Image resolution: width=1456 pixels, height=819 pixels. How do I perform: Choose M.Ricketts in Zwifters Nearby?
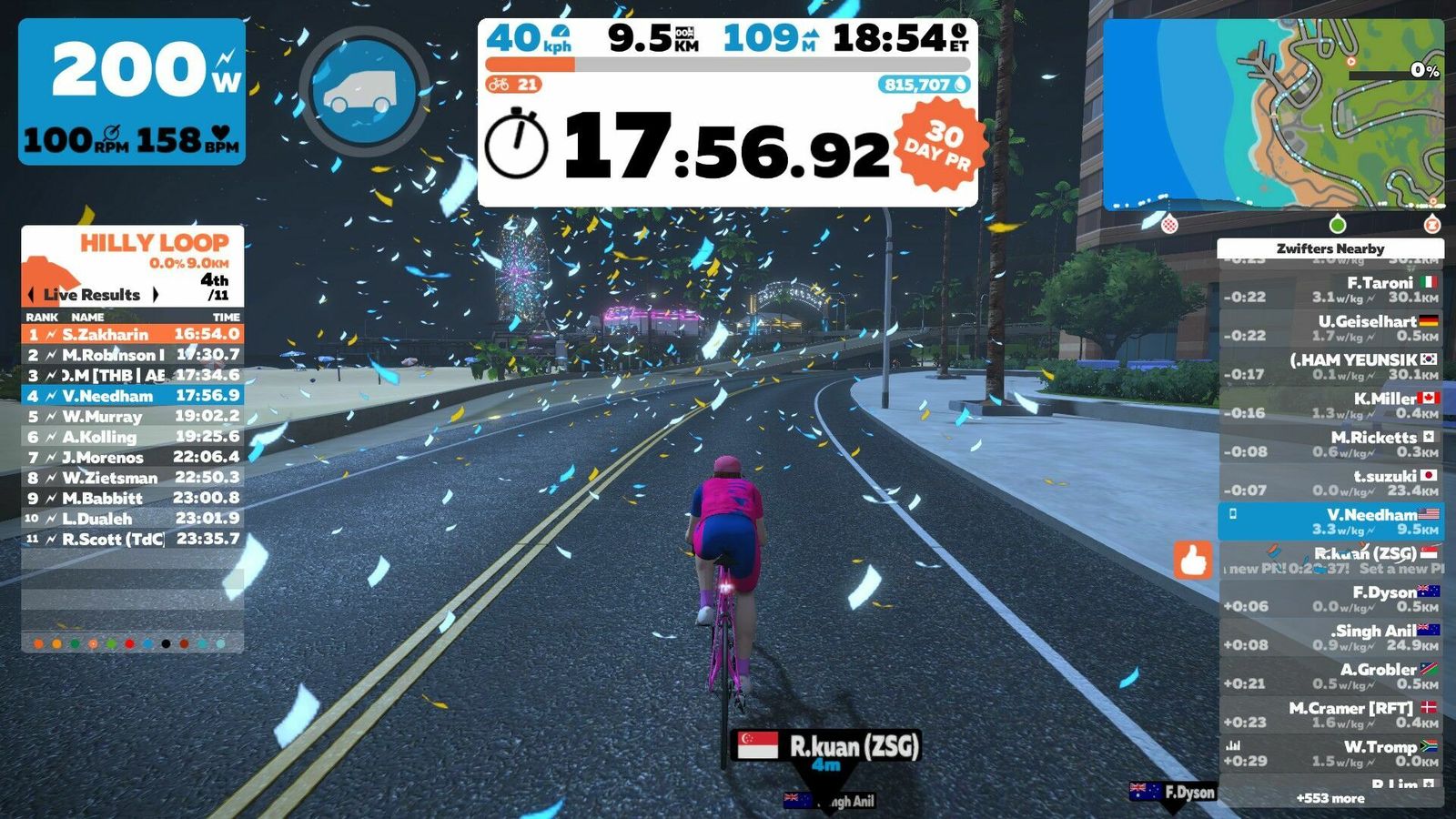[x=1330, y=444]
